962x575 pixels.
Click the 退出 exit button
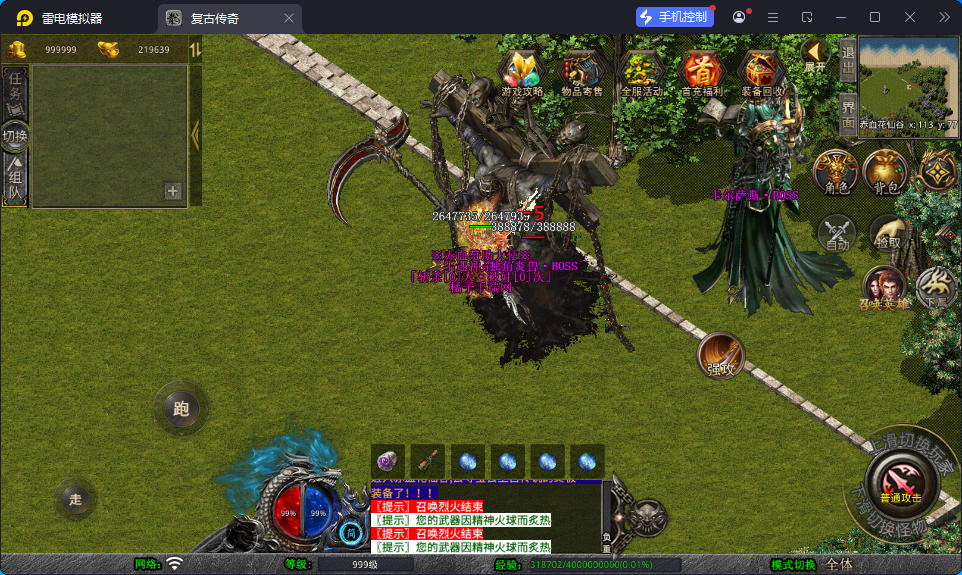[x=847, y=59]
